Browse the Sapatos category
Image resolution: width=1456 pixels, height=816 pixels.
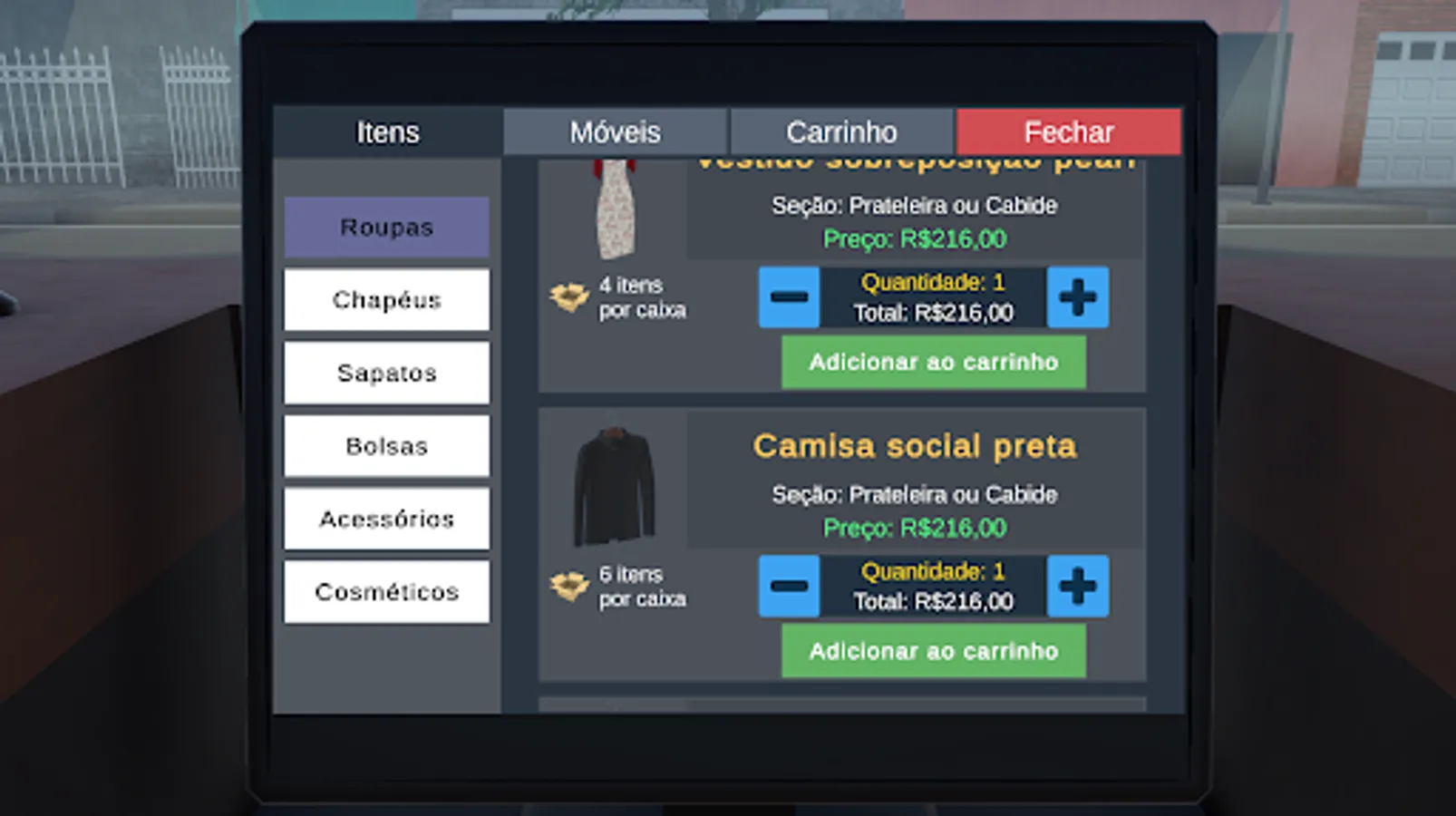coord(386,373)
